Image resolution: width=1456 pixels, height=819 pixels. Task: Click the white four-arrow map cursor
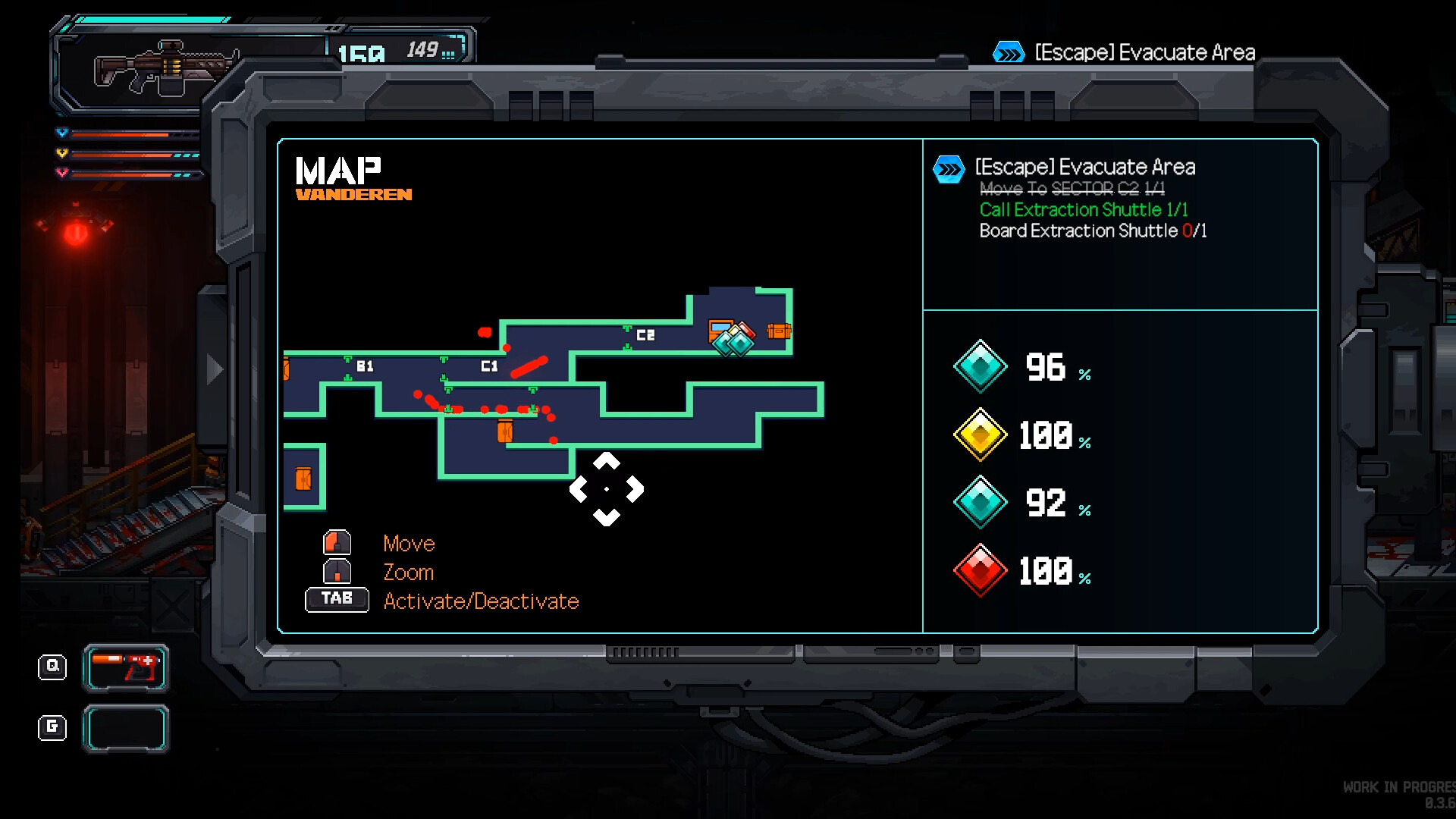pyautogui.click(x=607, y=489)
